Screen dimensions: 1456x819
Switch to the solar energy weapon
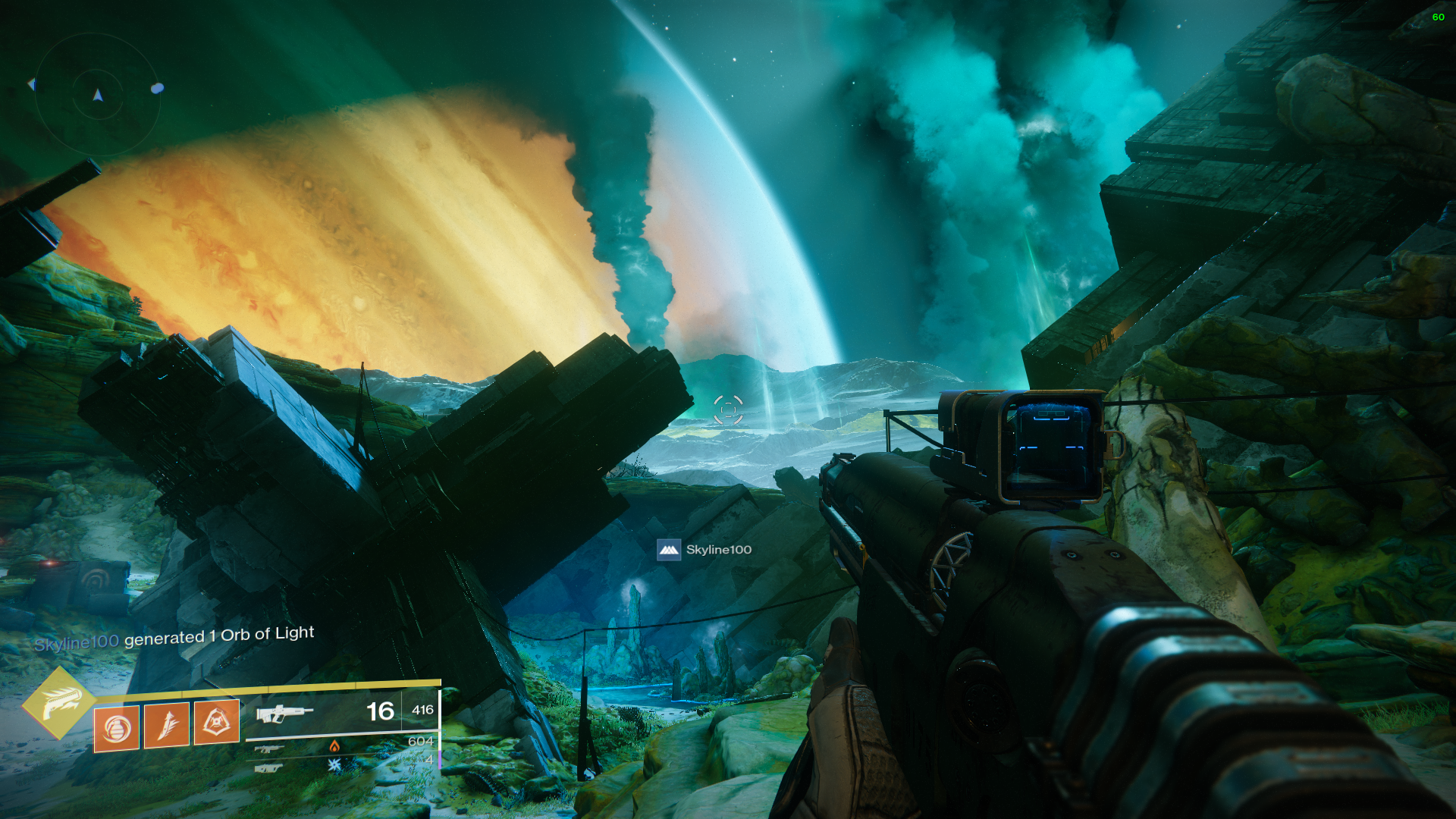click(270, 748)
